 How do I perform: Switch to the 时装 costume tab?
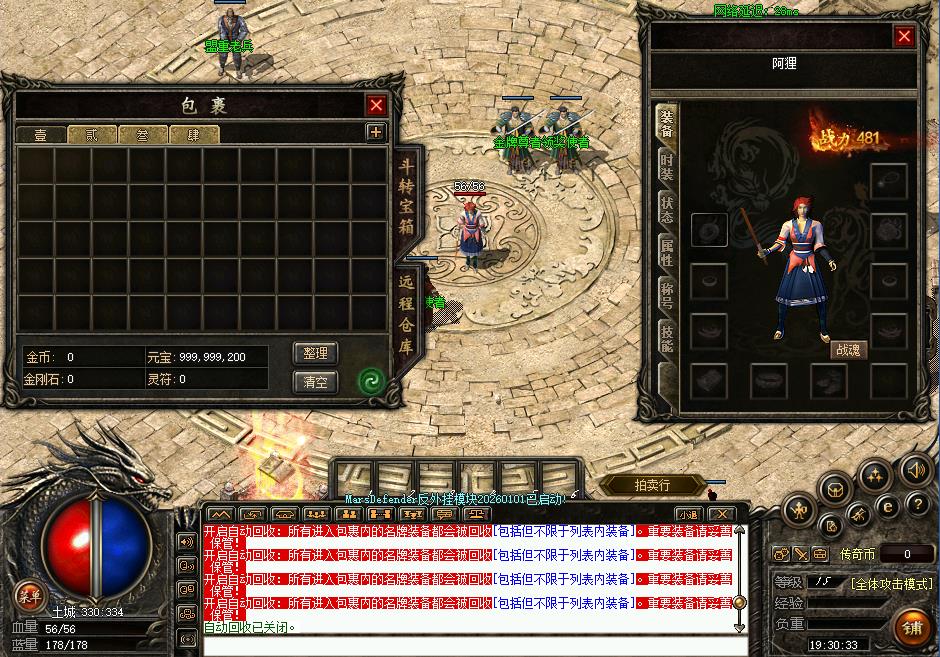[x=667, y=167]
